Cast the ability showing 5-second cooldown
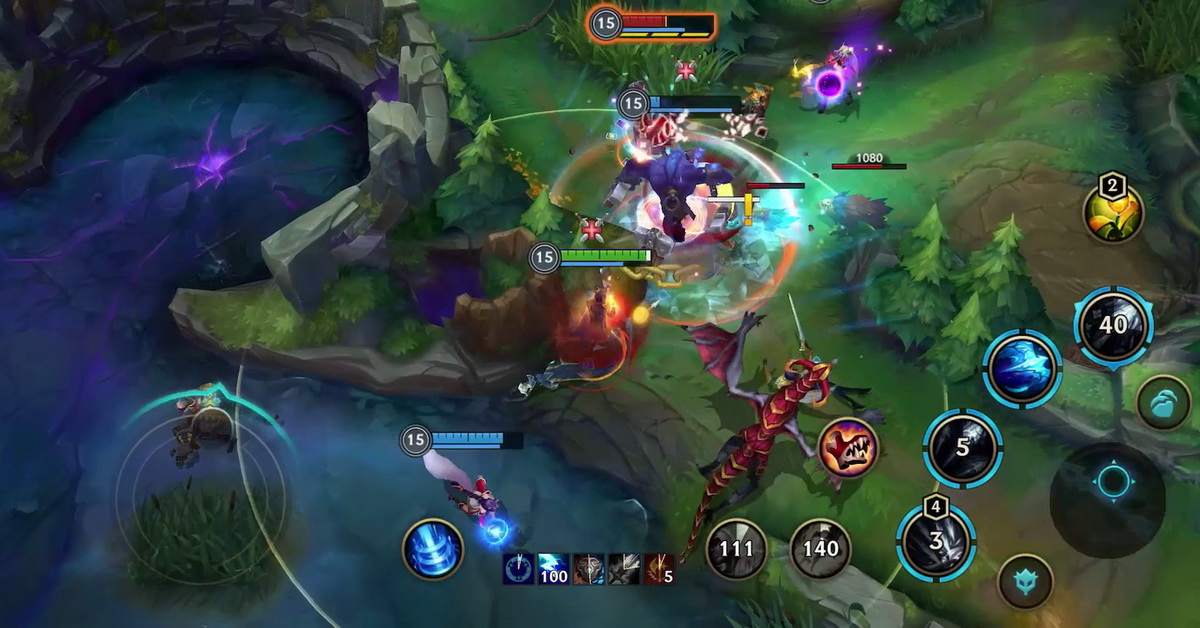The image size is (1200, 628). (x=962, y=448)
